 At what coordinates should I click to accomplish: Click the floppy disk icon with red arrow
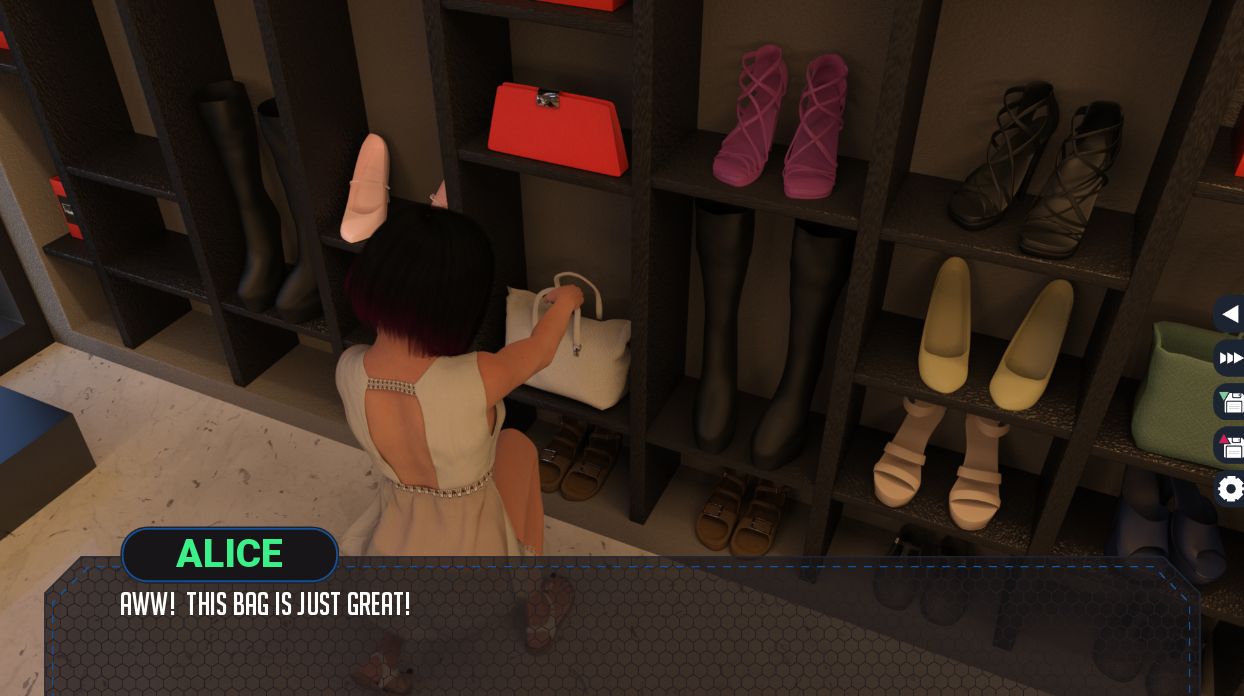click(x=1231, y=446)
